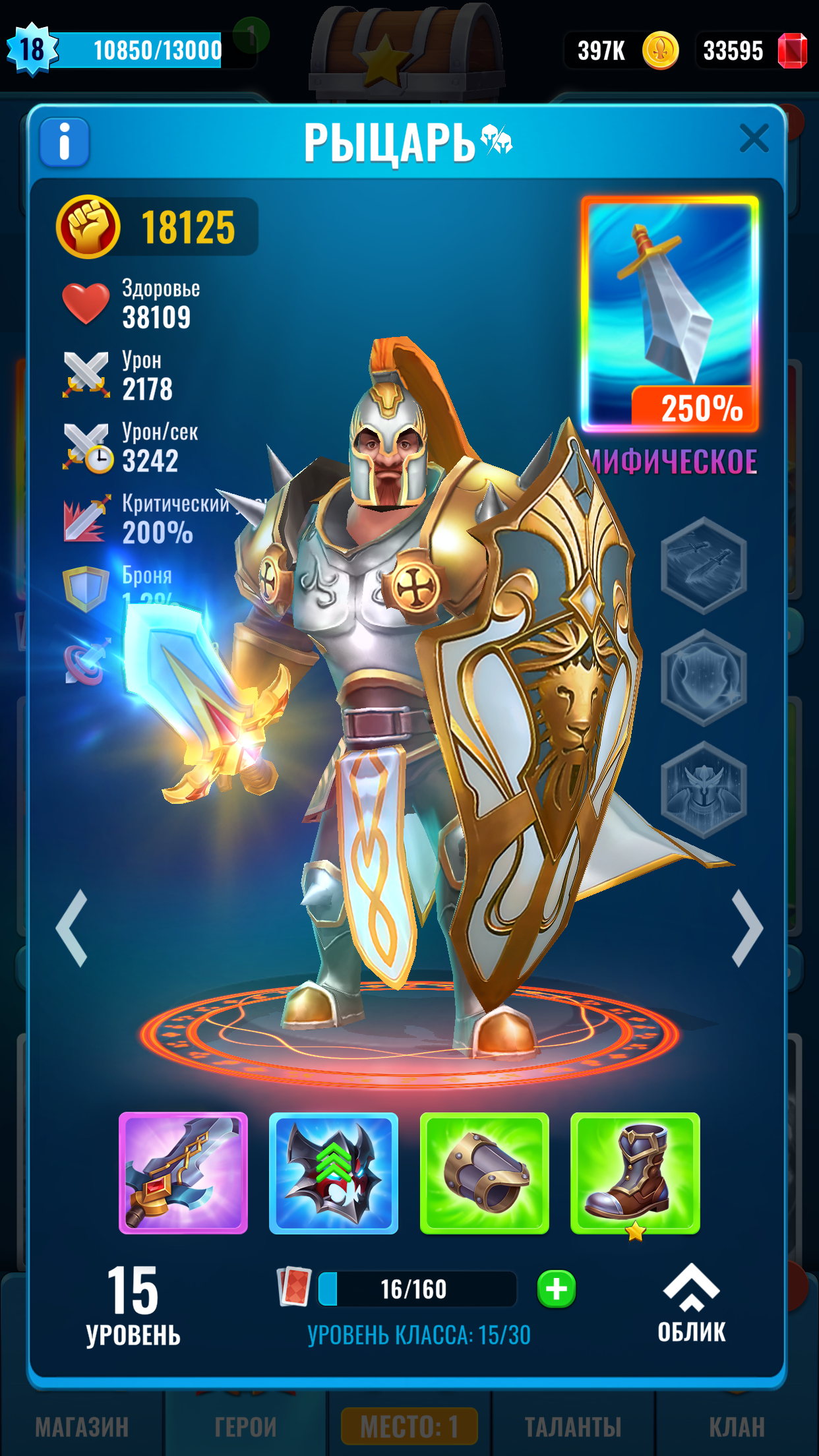Screen dimensions: 819x1456
Task: Show the next hero with right arrow
Action: pos(748,928)
